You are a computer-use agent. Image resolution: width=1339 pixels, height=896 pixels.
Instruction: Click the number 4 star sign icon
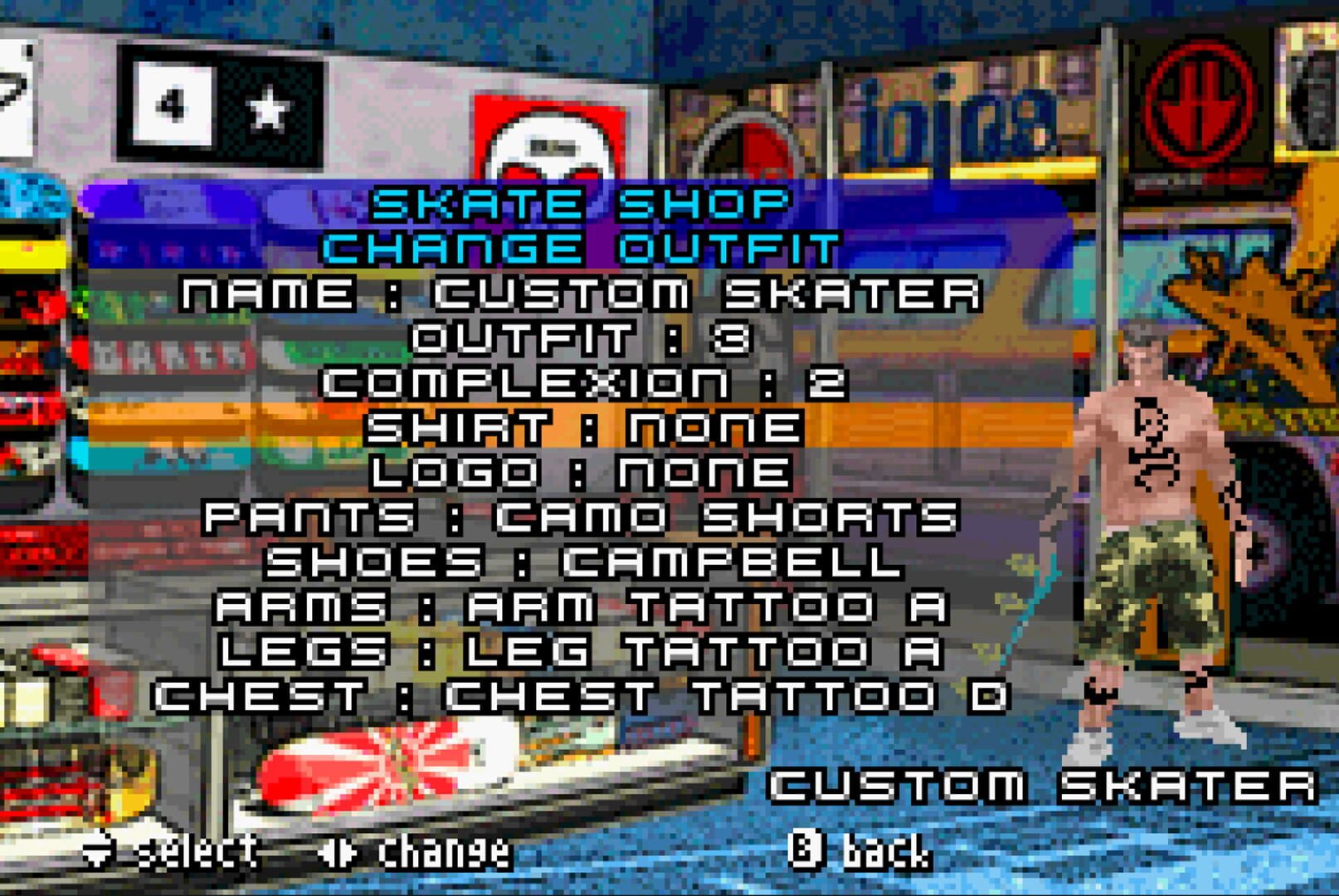coord(219,102)
